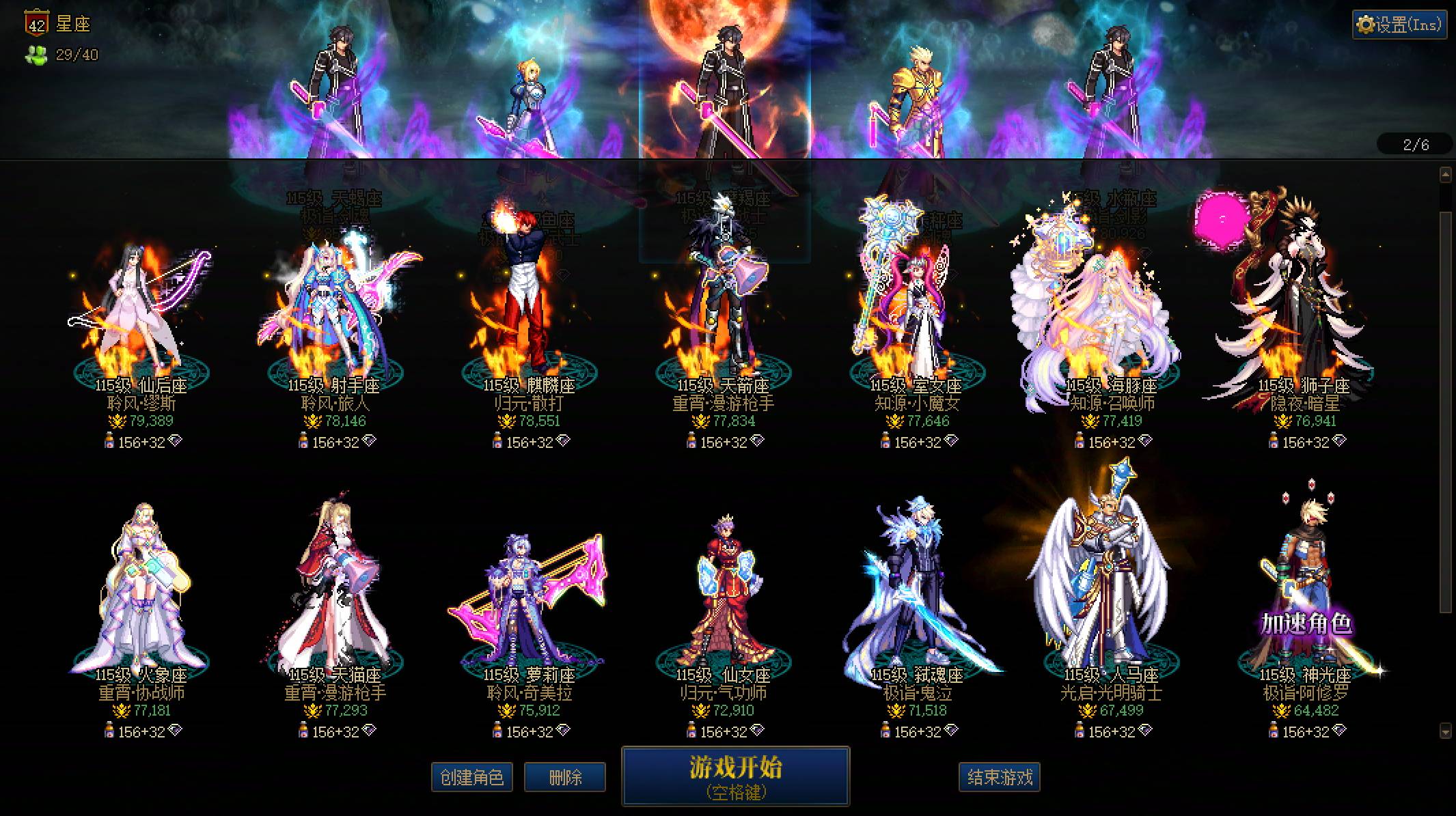Click 创建角色 to create a new character
This screenshot has height=816, width=1456.
(472, 776)
